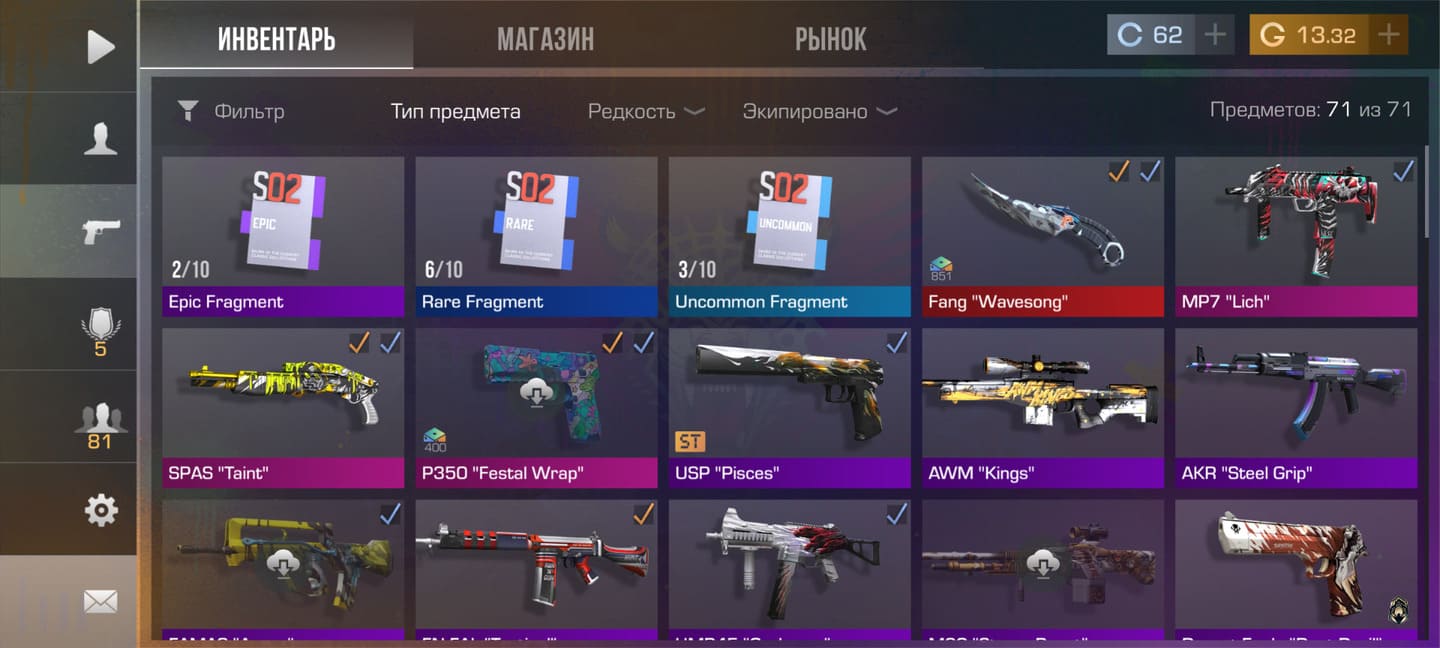Open the Редкость dropdown filter
Image resolution: width=1440 pixels, height=648 pixels.
pyautogui.click(x=646, y=111)
